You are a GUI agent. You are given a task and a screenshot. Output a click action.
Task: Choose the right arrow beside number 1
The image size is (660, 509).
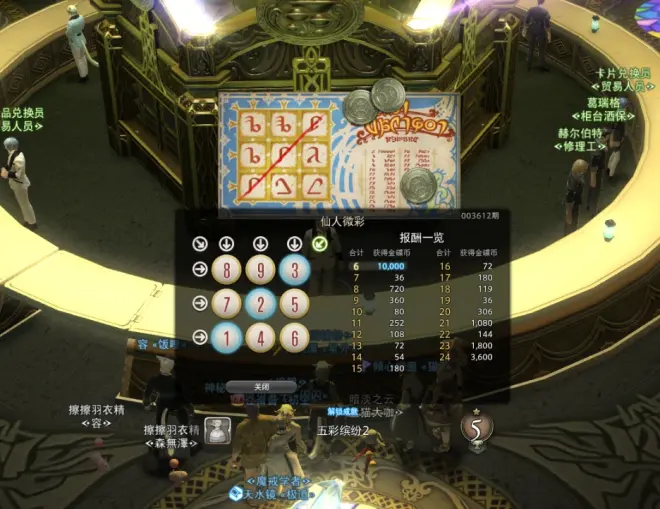(x=200, y=337)
